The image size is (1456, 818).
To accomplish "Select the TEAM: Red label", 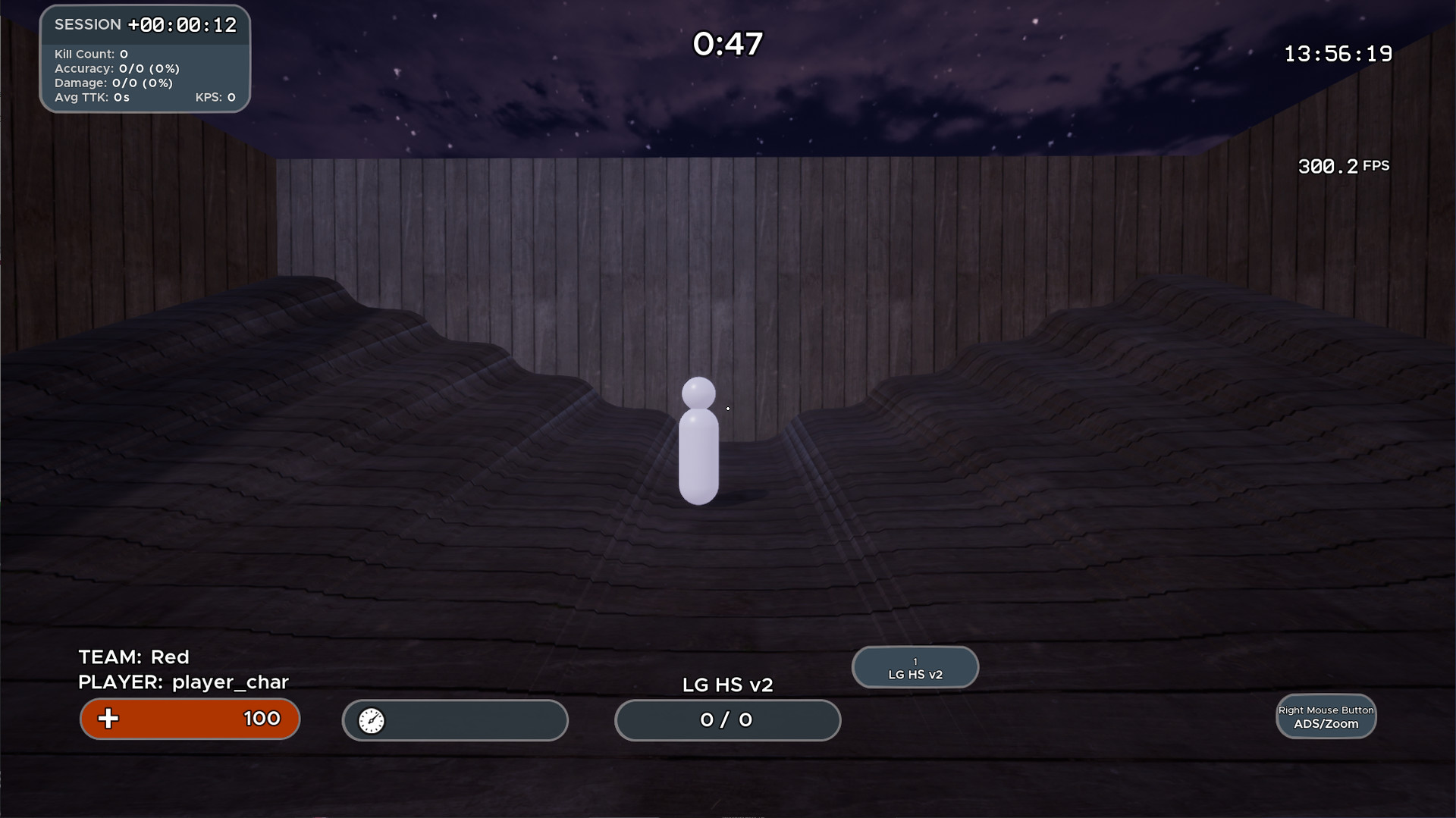I will [x=133, y=657].
